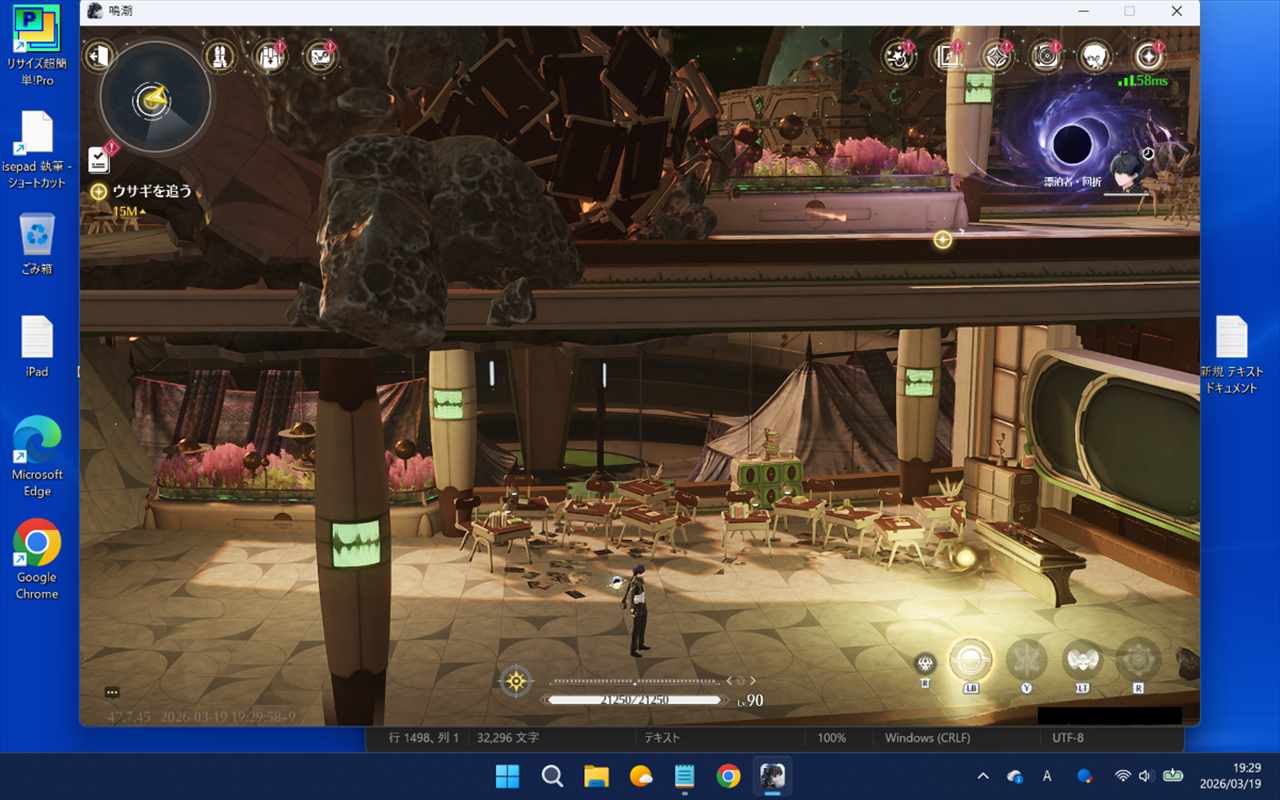Open the character head icon

[x=1095, y=56]
